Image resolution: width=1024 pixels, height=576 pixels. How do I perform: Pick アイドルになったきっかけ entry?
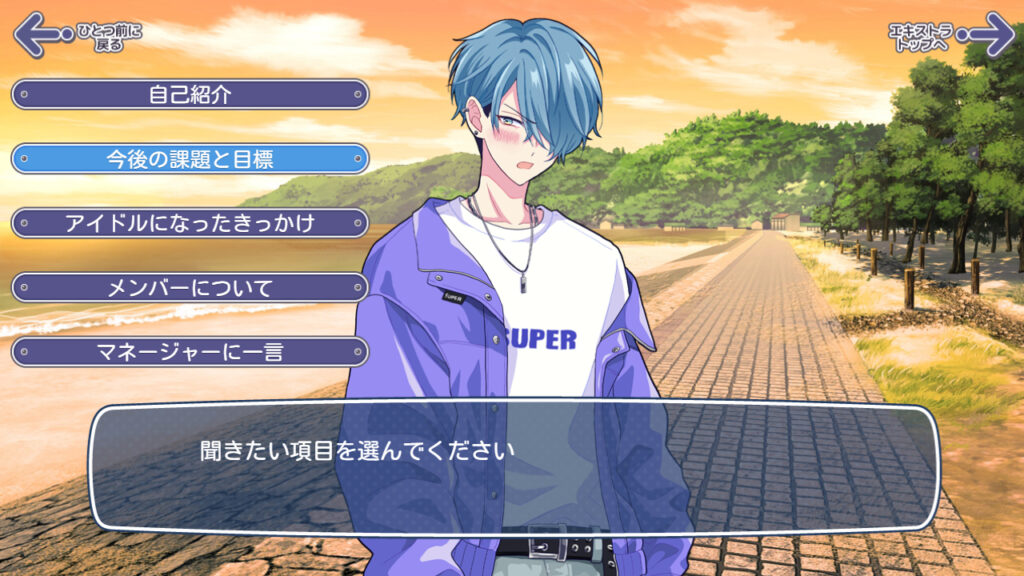point(190,223)
